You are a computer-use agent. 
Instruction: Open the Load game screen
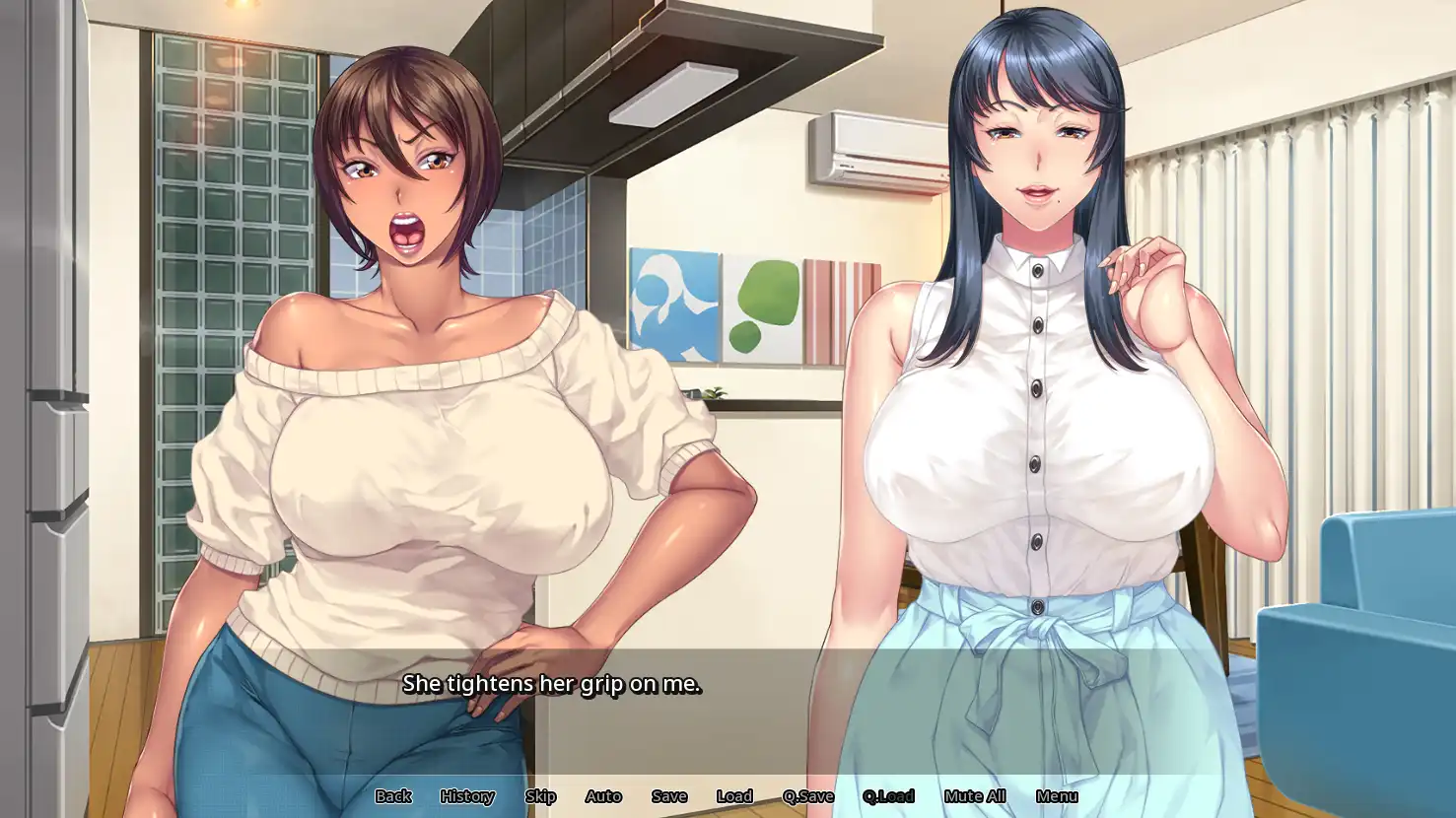point(734,796)
